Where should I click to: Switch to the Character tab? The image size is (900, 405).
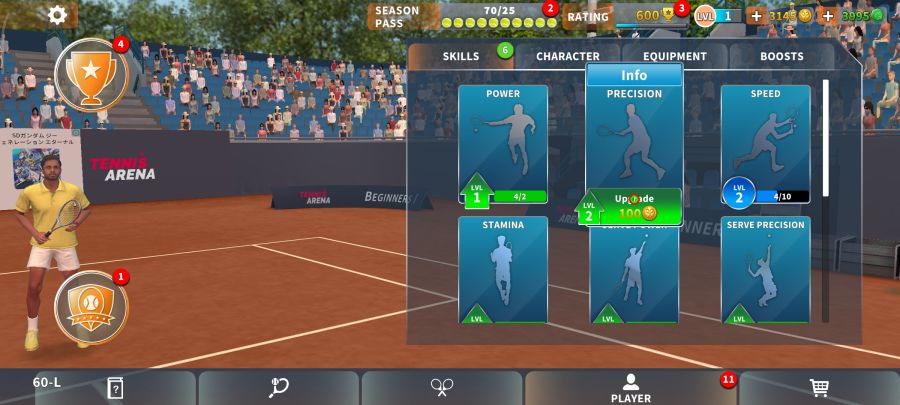[x=568, y=57]
